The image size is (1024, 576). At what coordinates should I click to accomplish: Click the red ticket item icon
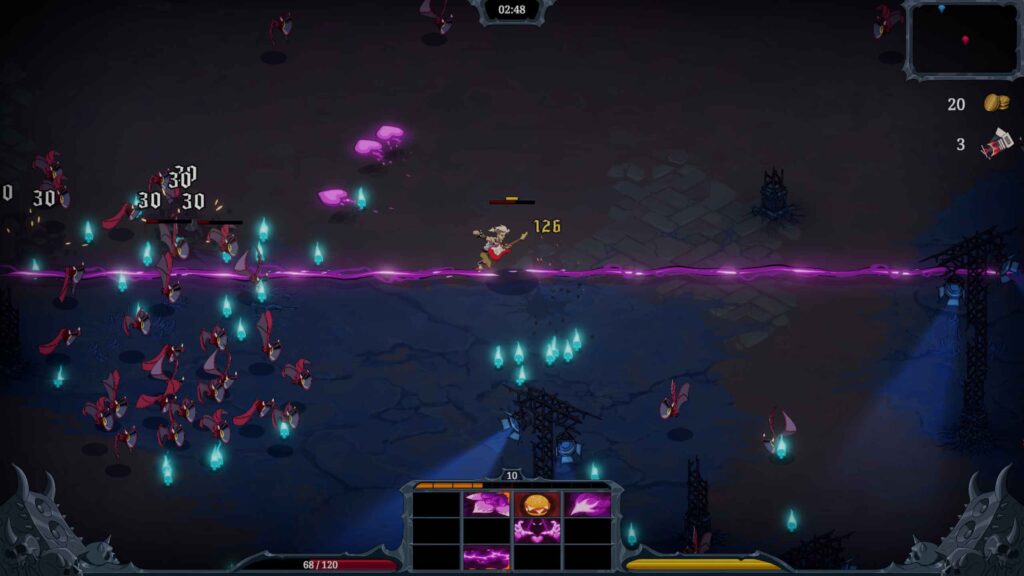click(996, 145)
